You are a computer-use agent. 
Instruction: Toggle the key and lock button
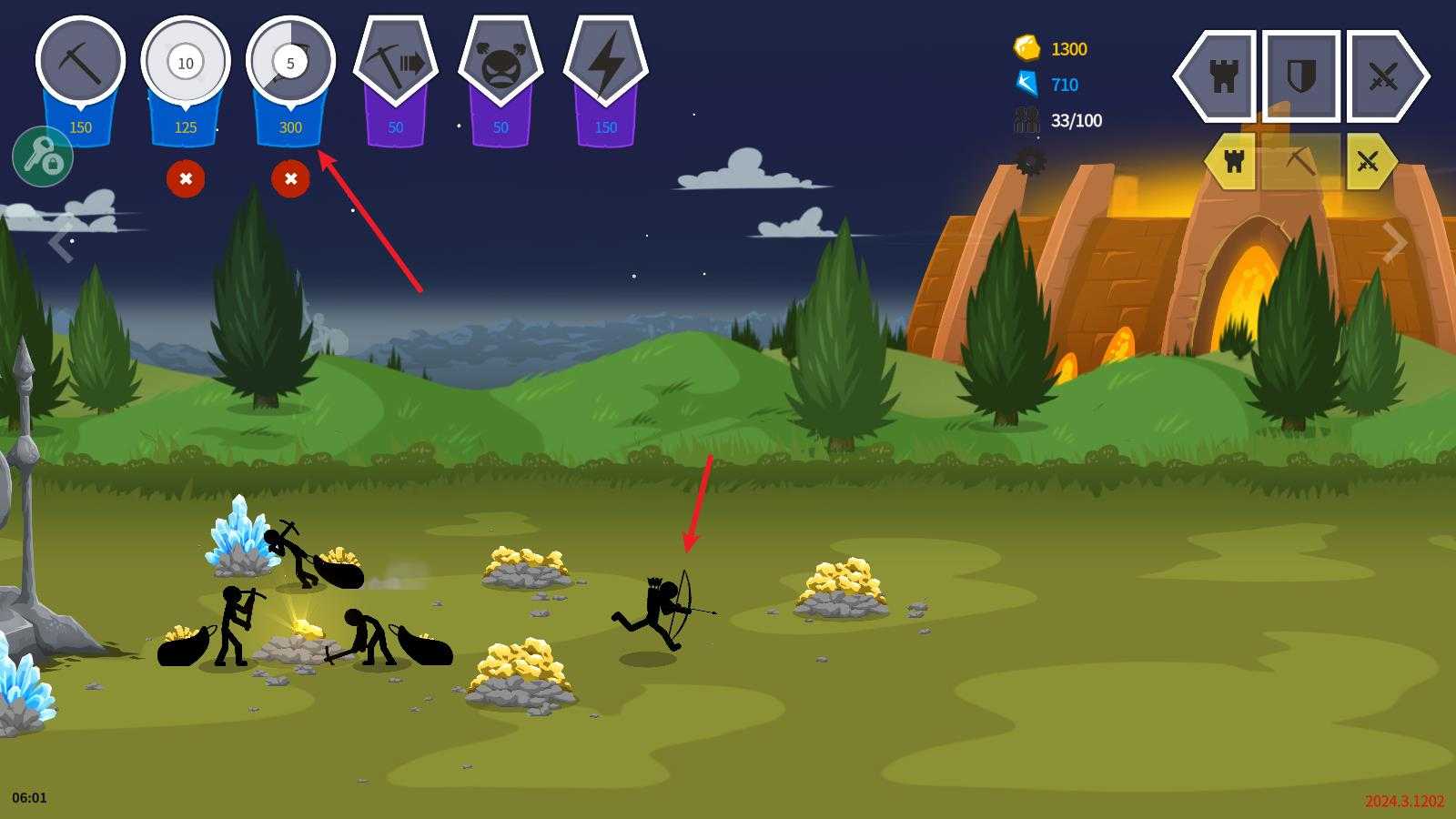click(43, 157)
